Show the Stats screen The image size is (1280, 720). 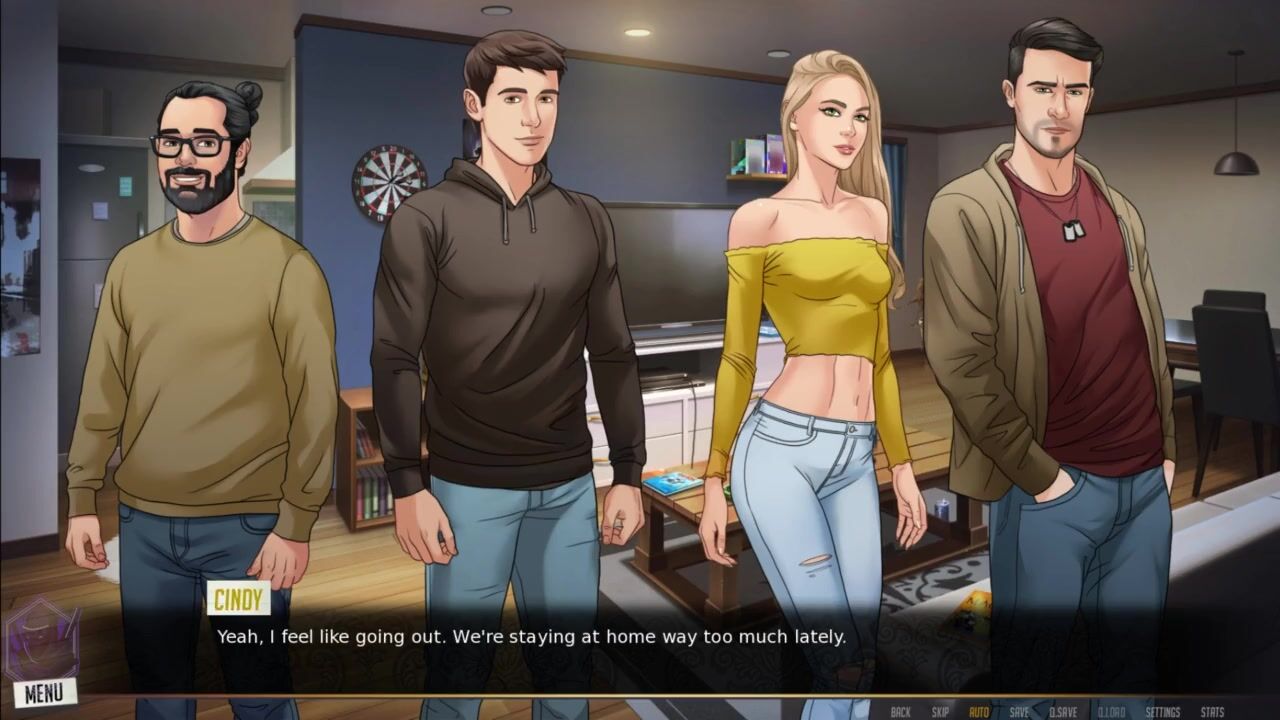pos(1212,712)
